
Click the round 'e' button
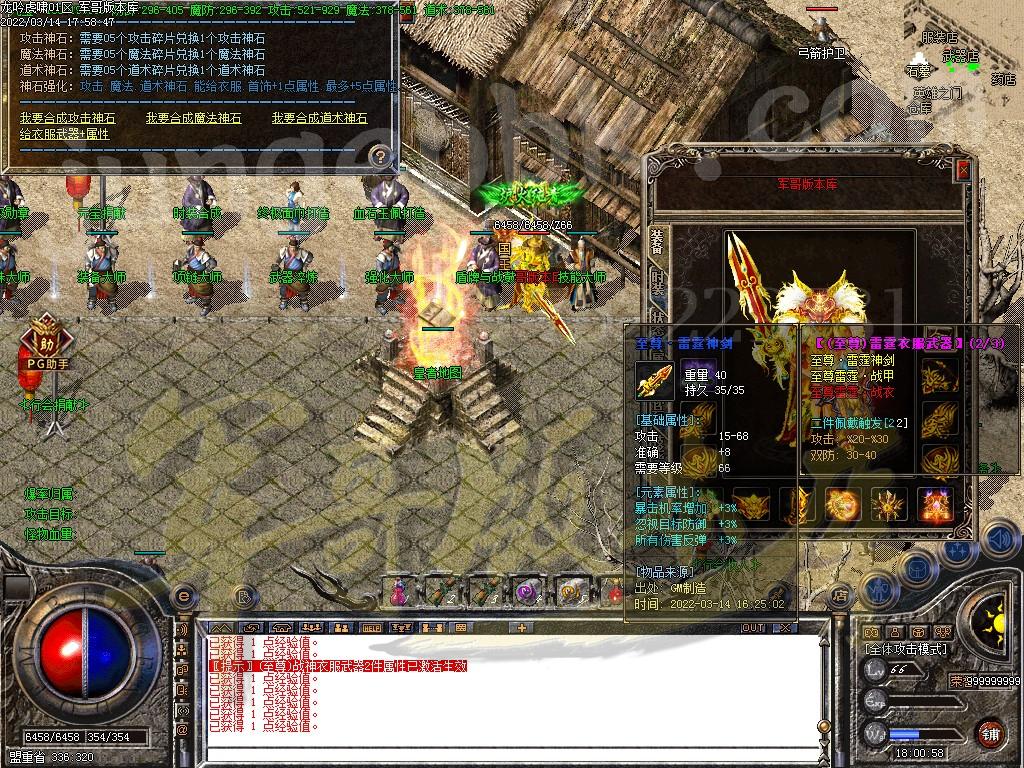click(183, 596)
